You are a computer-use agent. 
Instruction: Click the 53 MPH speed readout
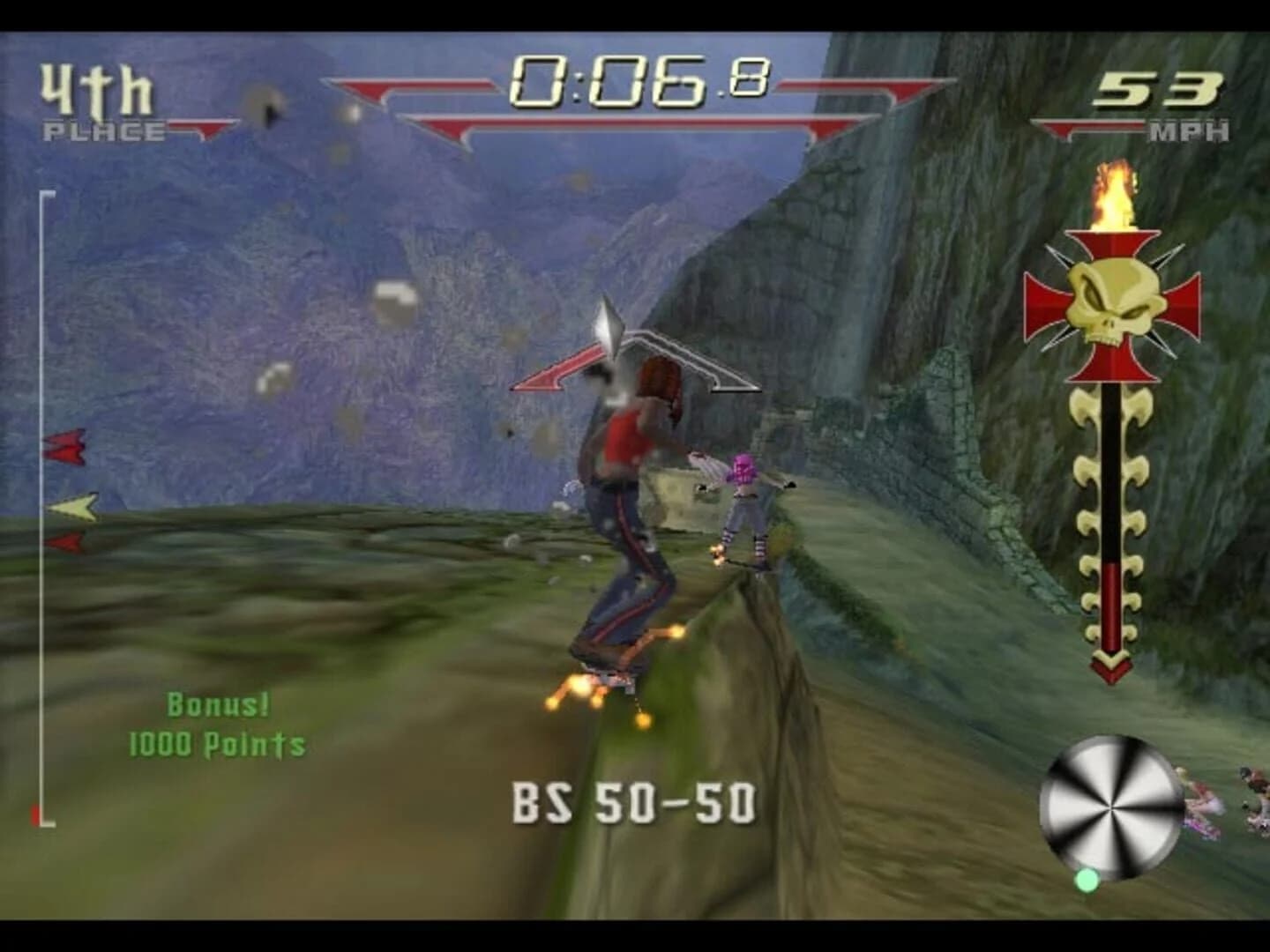(x=1164, y=97)
